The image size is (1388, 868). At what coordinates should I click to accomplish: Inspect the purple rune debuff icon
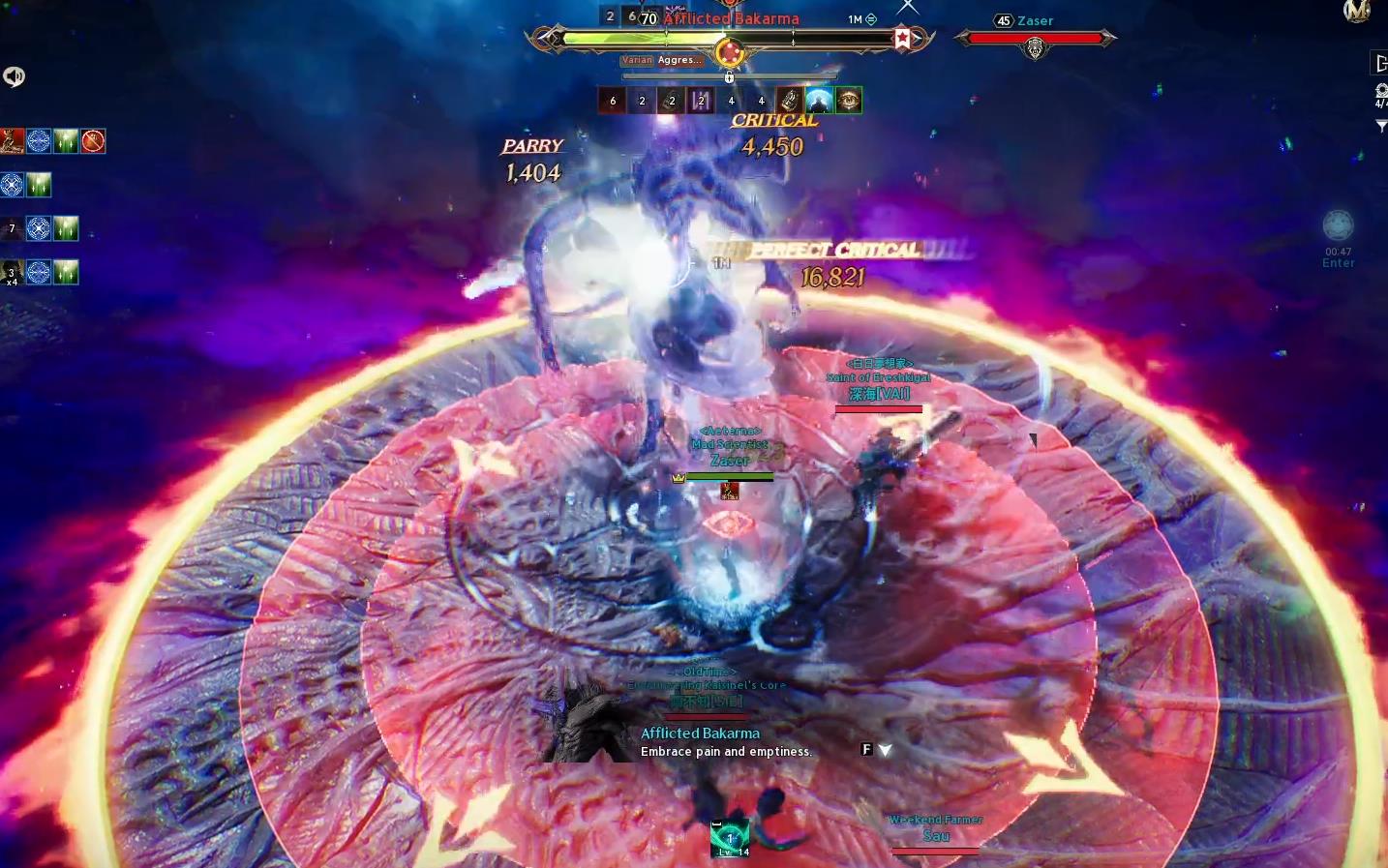click(x=701, y=100)
